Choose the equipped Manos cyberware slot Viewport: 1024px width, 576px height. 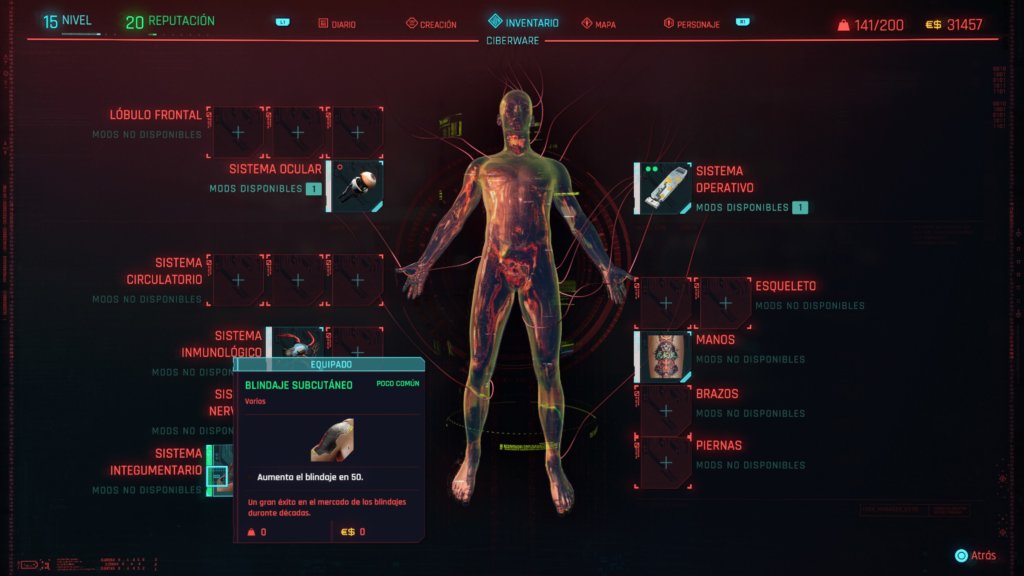(666, 357)
